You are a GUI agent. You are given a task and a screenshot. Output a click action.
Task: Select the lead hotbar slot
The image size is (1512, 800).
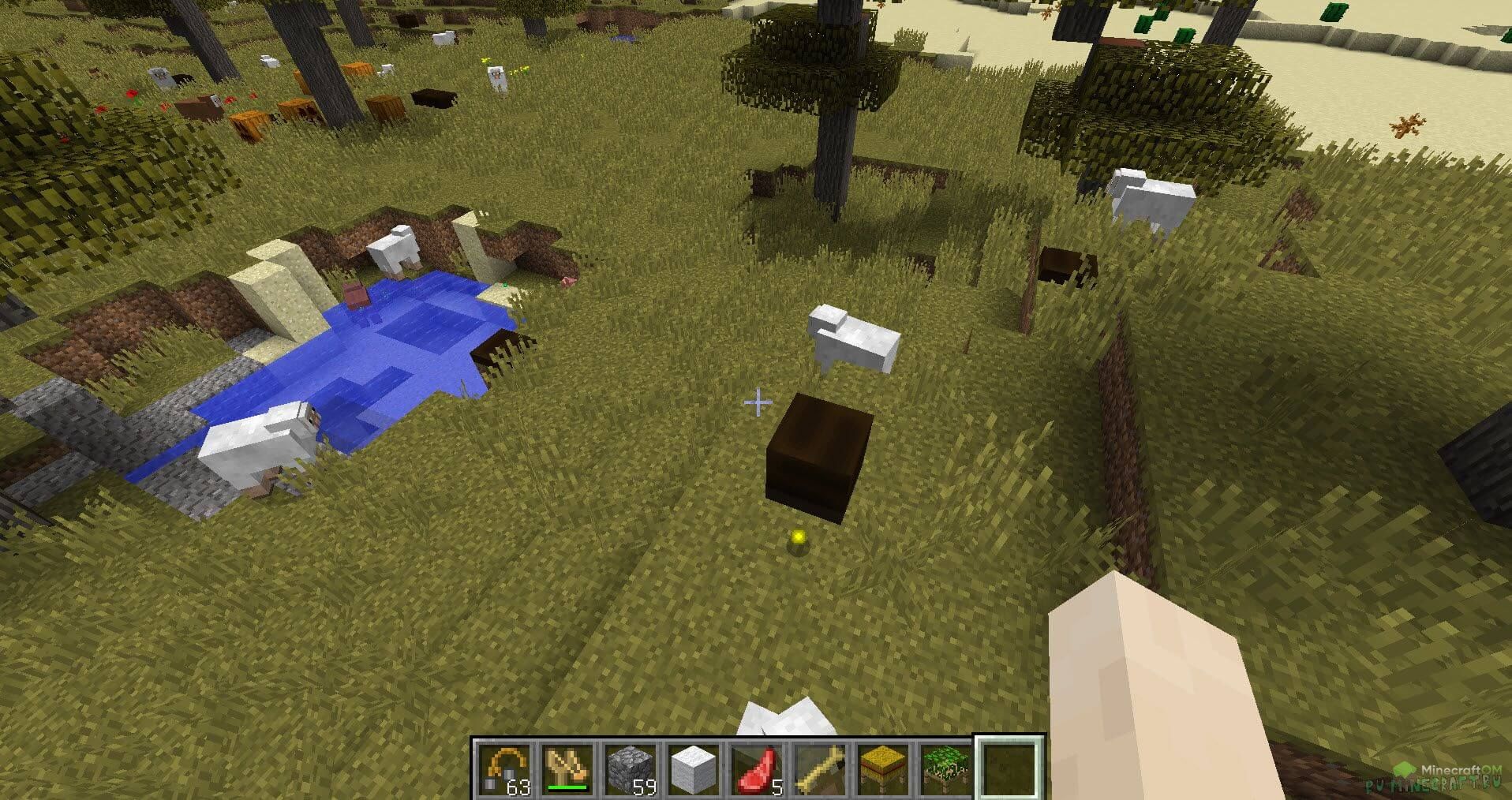(x=504, y=769)
